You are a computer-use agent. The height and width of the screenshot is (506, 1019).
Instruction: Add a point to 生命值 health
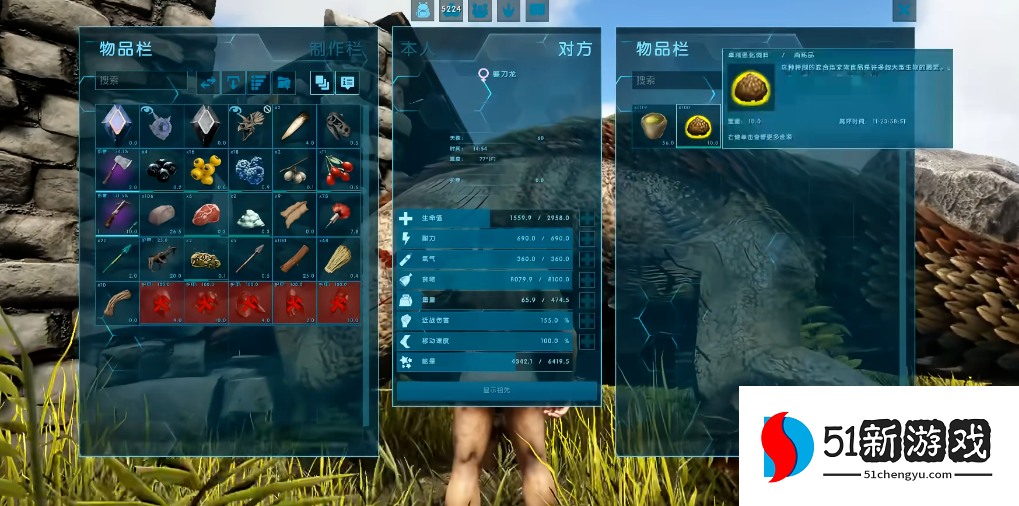coord(587,219)
